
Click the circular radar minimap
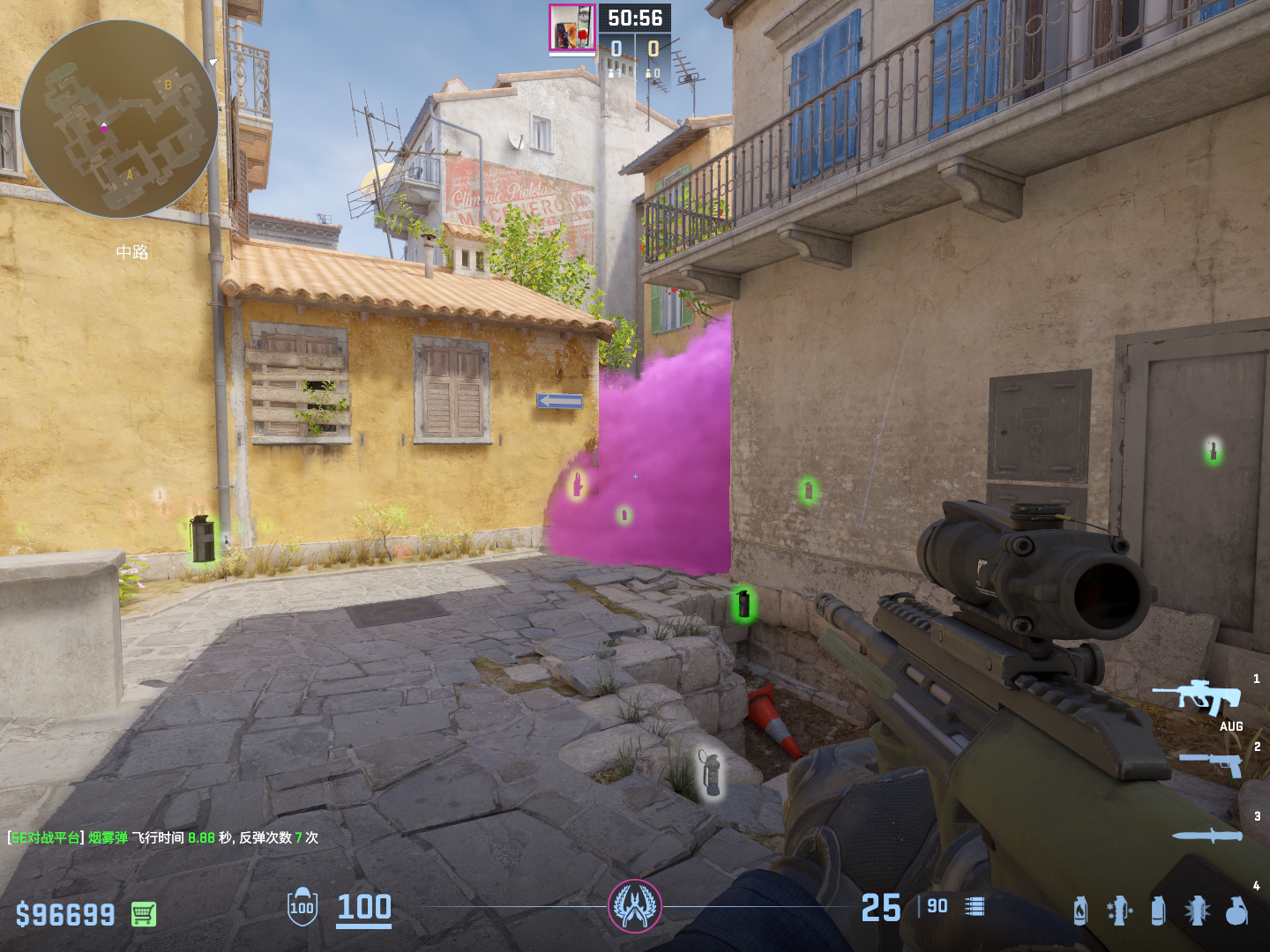(x=119, y=119)
